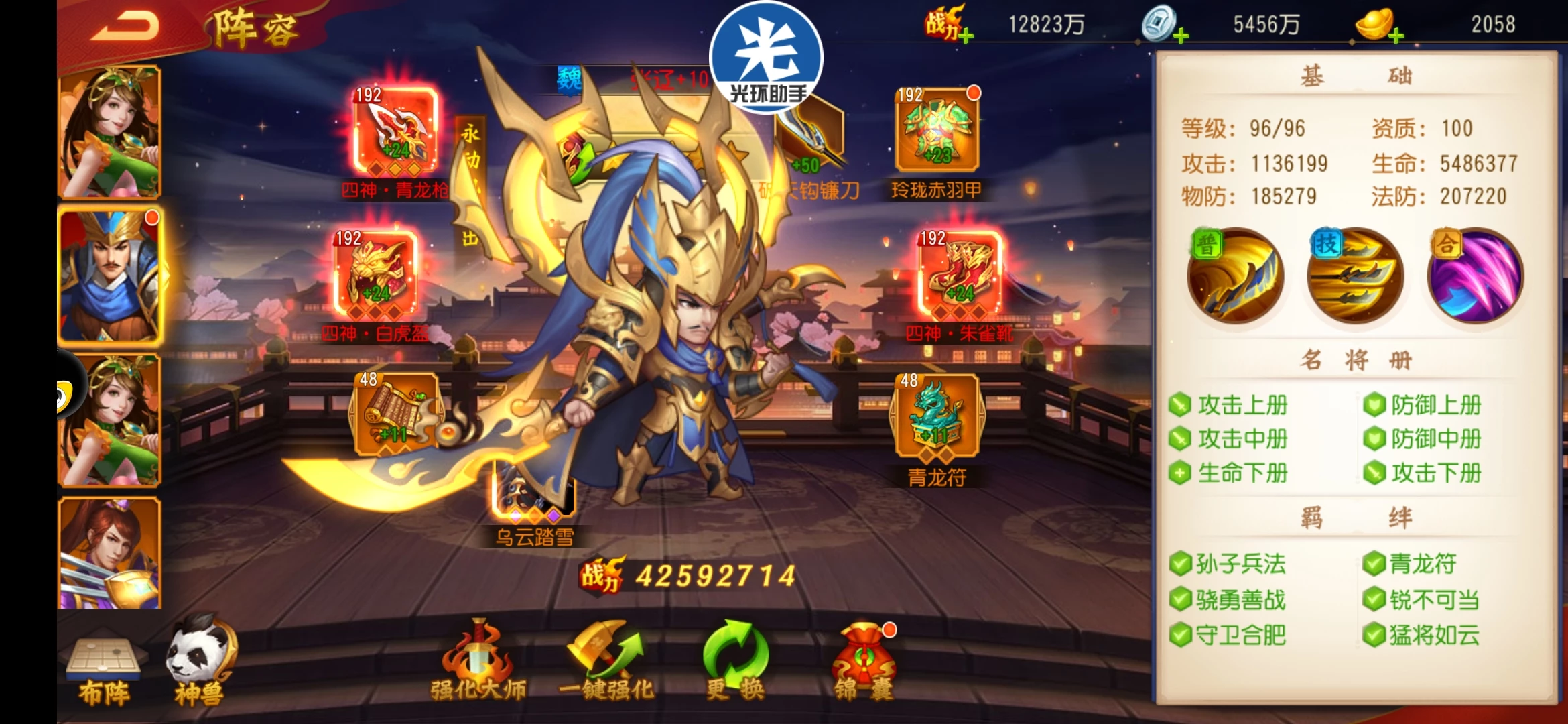Select the war scroll treasure slot
The image size is (1568, 724).
(395, 416)
